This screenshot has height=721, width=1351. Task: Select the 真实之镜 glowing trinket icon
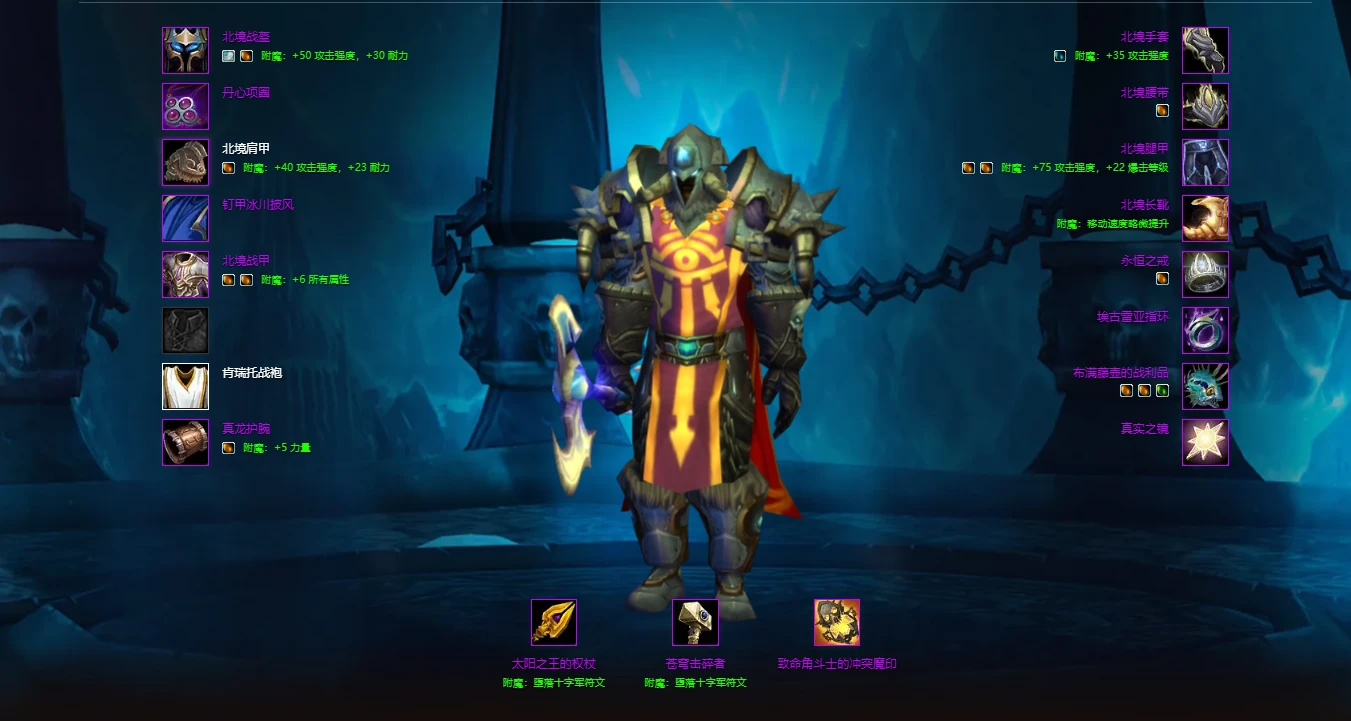[x=1205, y=442]
